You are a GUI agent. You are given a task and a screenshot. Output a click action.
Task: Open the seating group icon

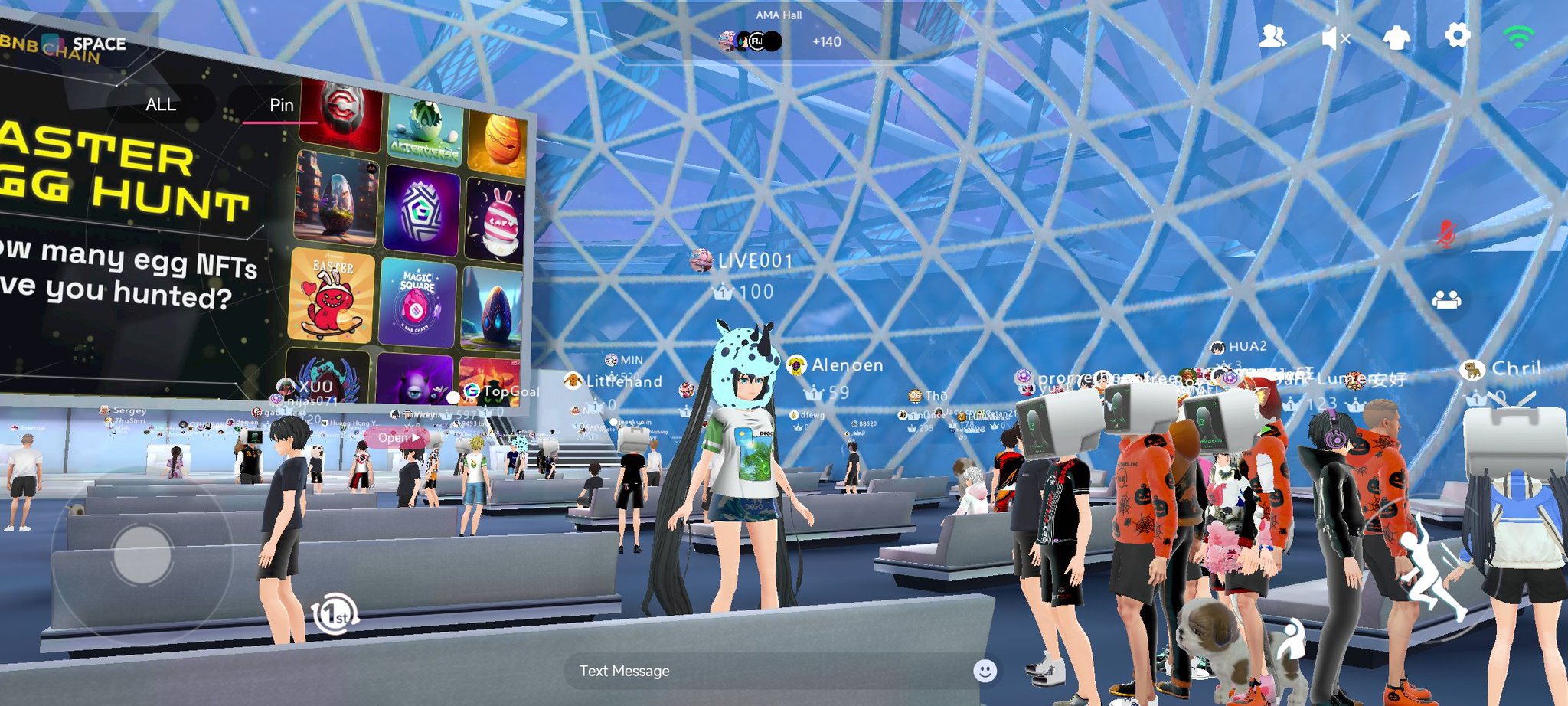(1446, 299)
